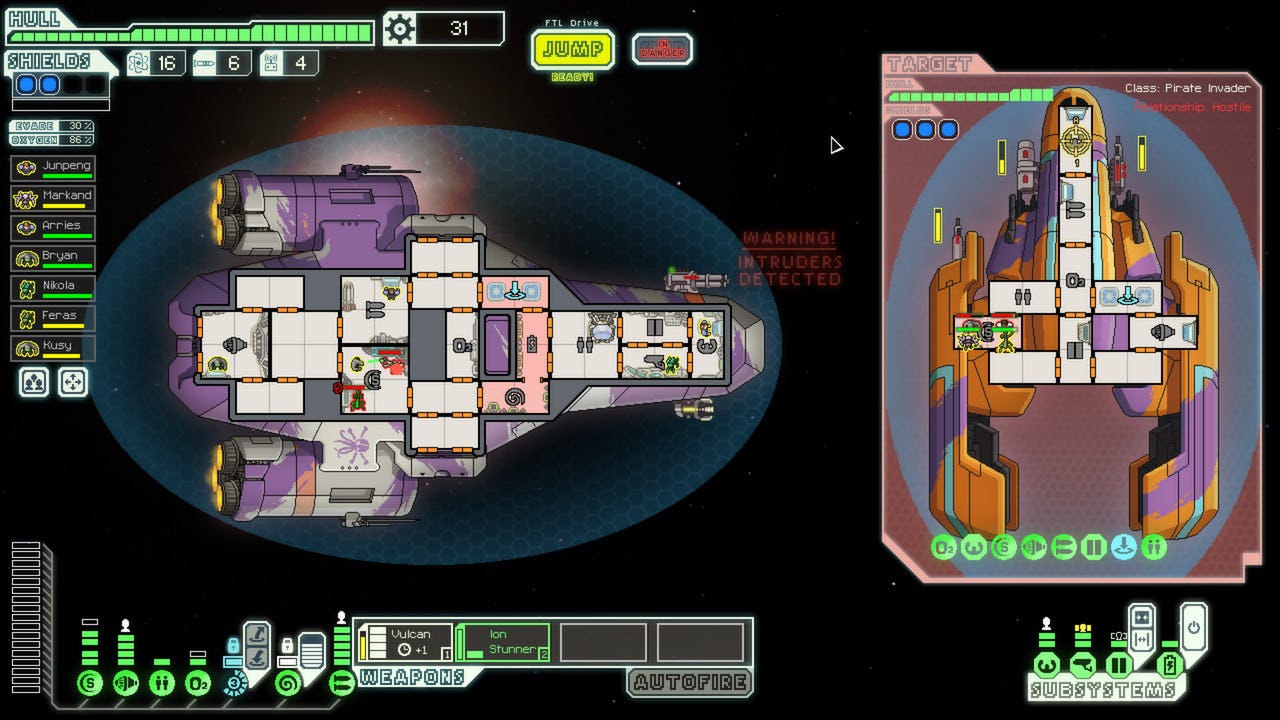Click the blue teleporter retrieve icon on enemy ship
Image resolution: width=1280 pixels, height=720 pixels.
coord(1124,548)
